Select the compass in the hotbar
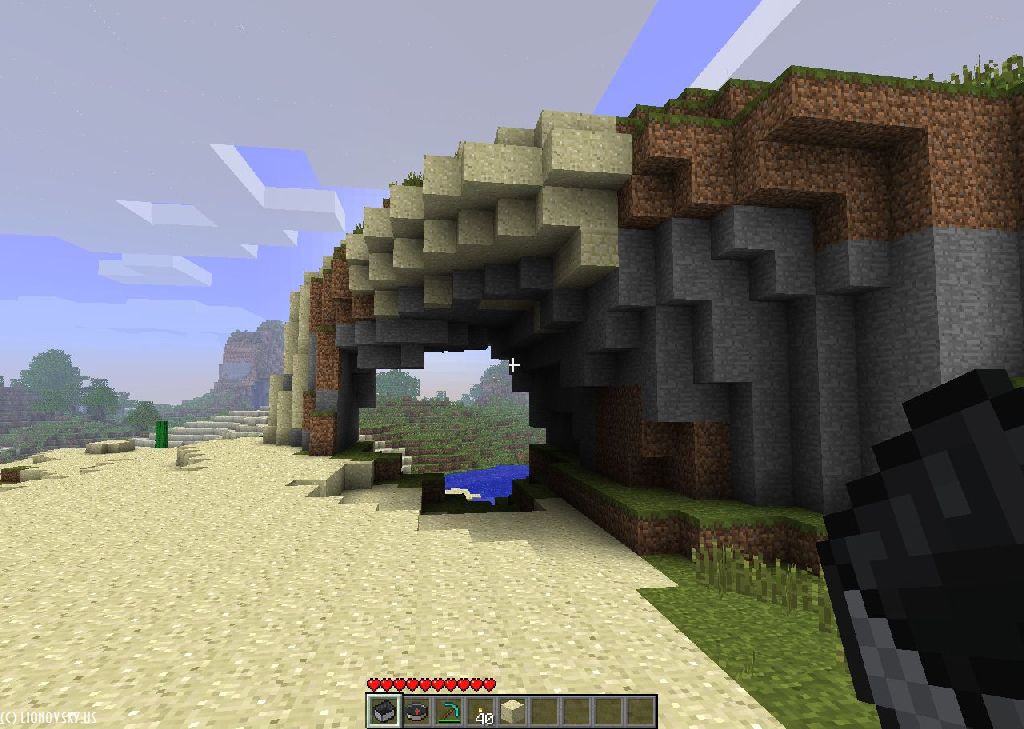1024x729 pixels. coord(416,711)
